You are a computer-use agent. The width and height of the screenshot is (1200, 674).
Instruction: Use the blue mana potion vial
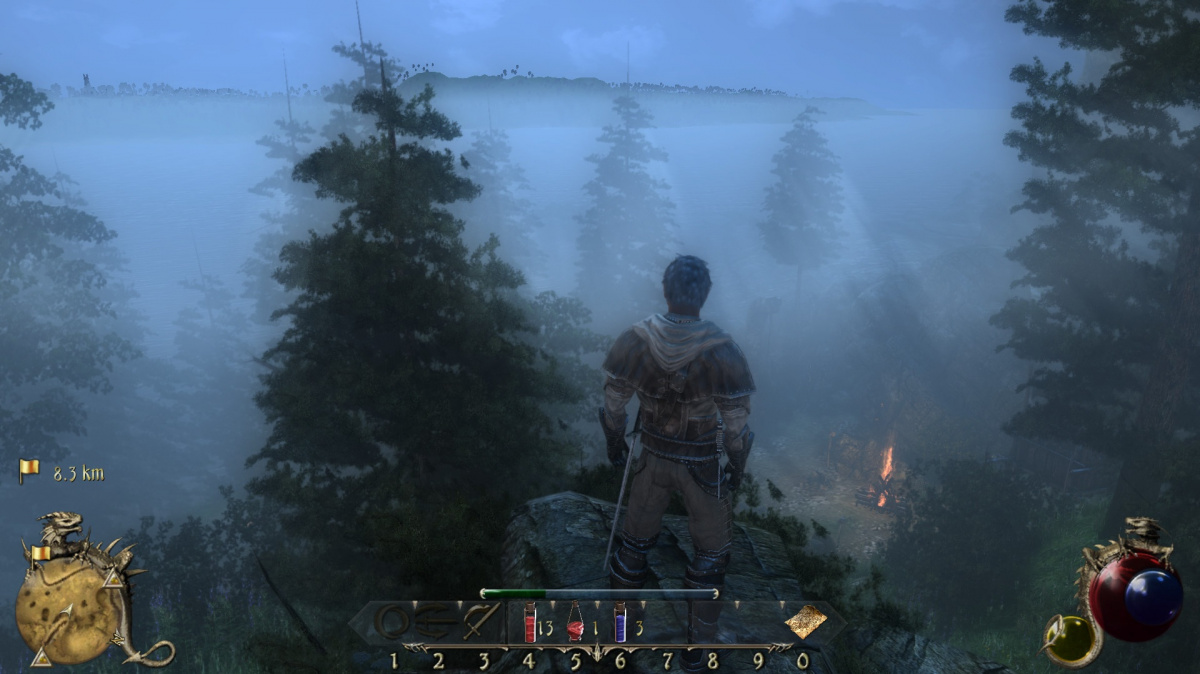click(x=620, y=623)
